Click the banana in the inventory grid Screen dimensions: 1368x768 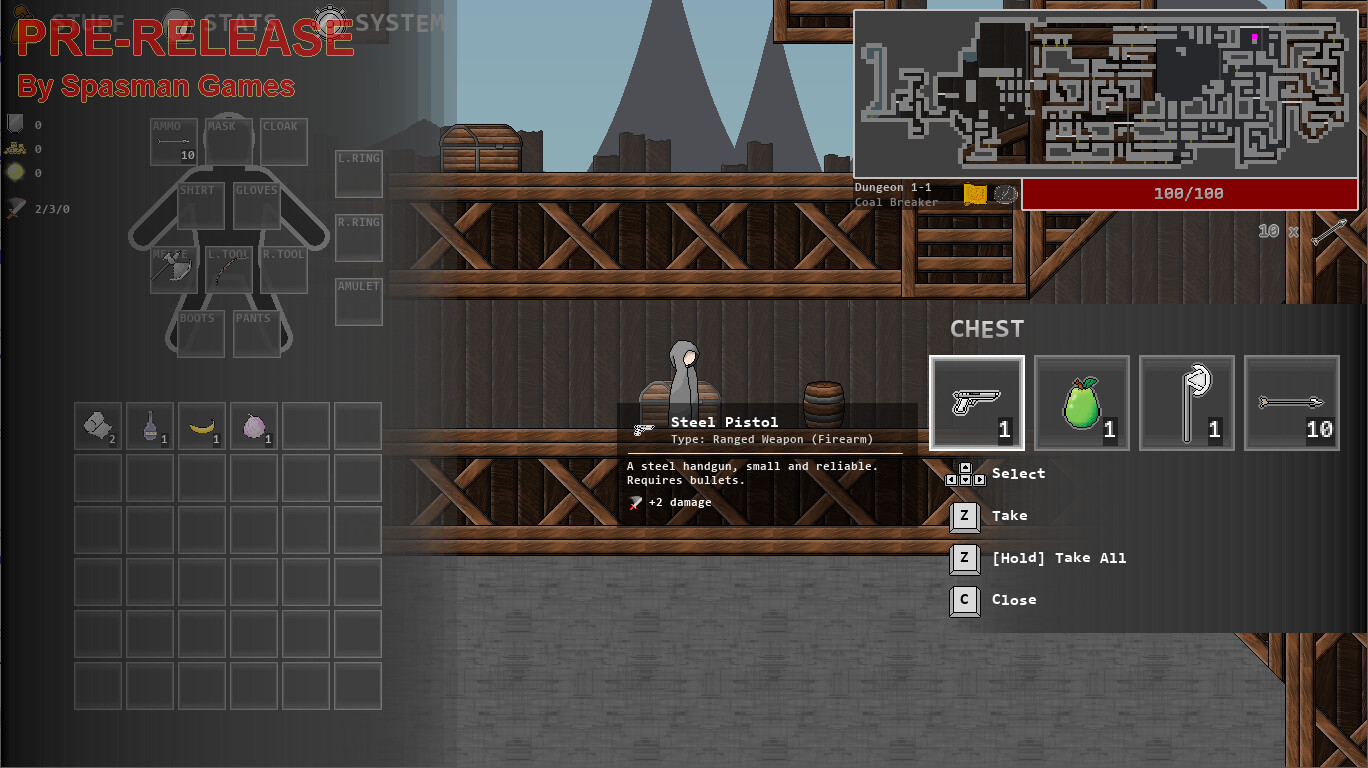tap(202, 426)
